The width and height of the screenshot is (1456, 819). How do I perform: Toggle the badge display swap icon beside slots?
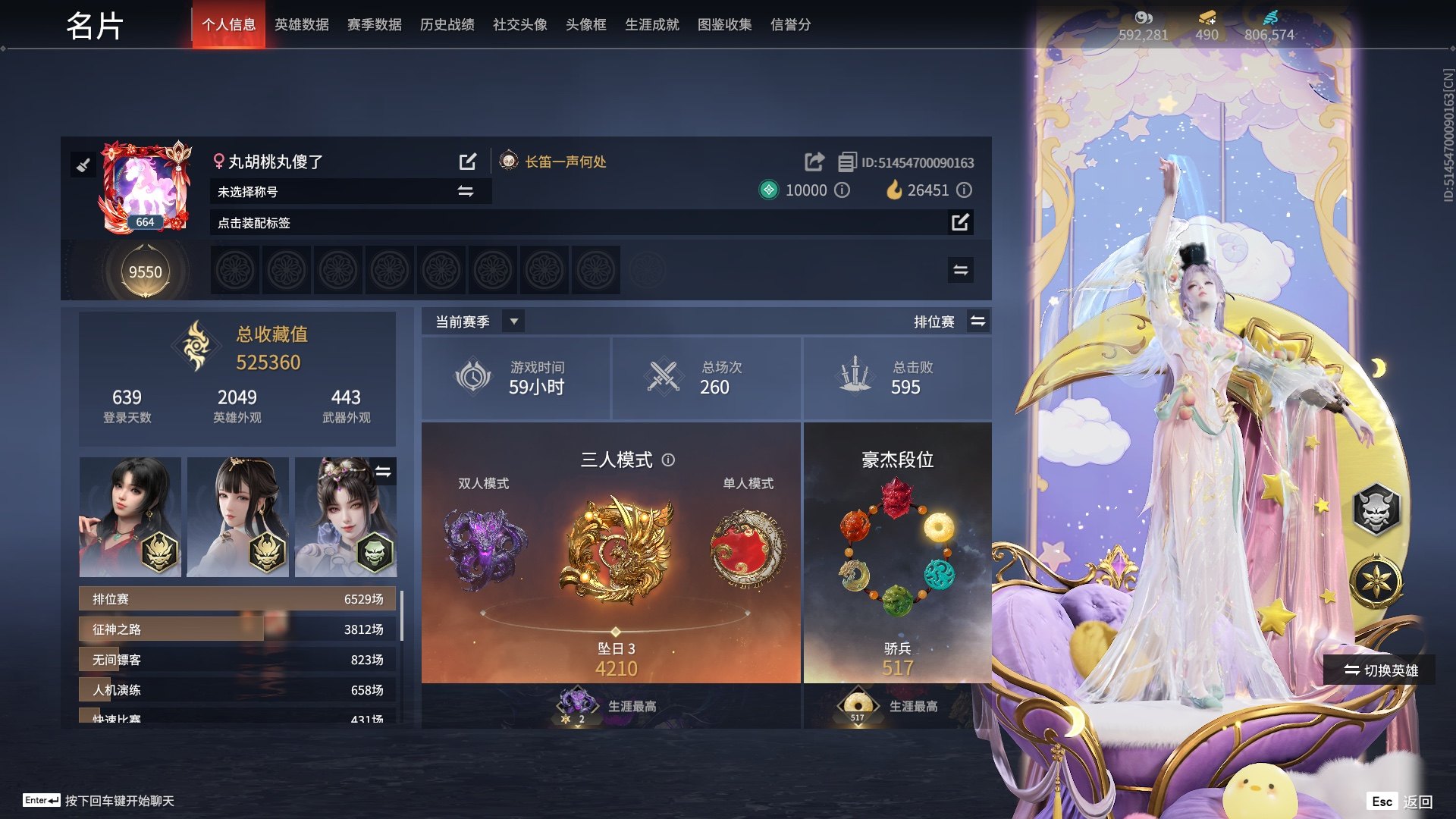[960, 269]
